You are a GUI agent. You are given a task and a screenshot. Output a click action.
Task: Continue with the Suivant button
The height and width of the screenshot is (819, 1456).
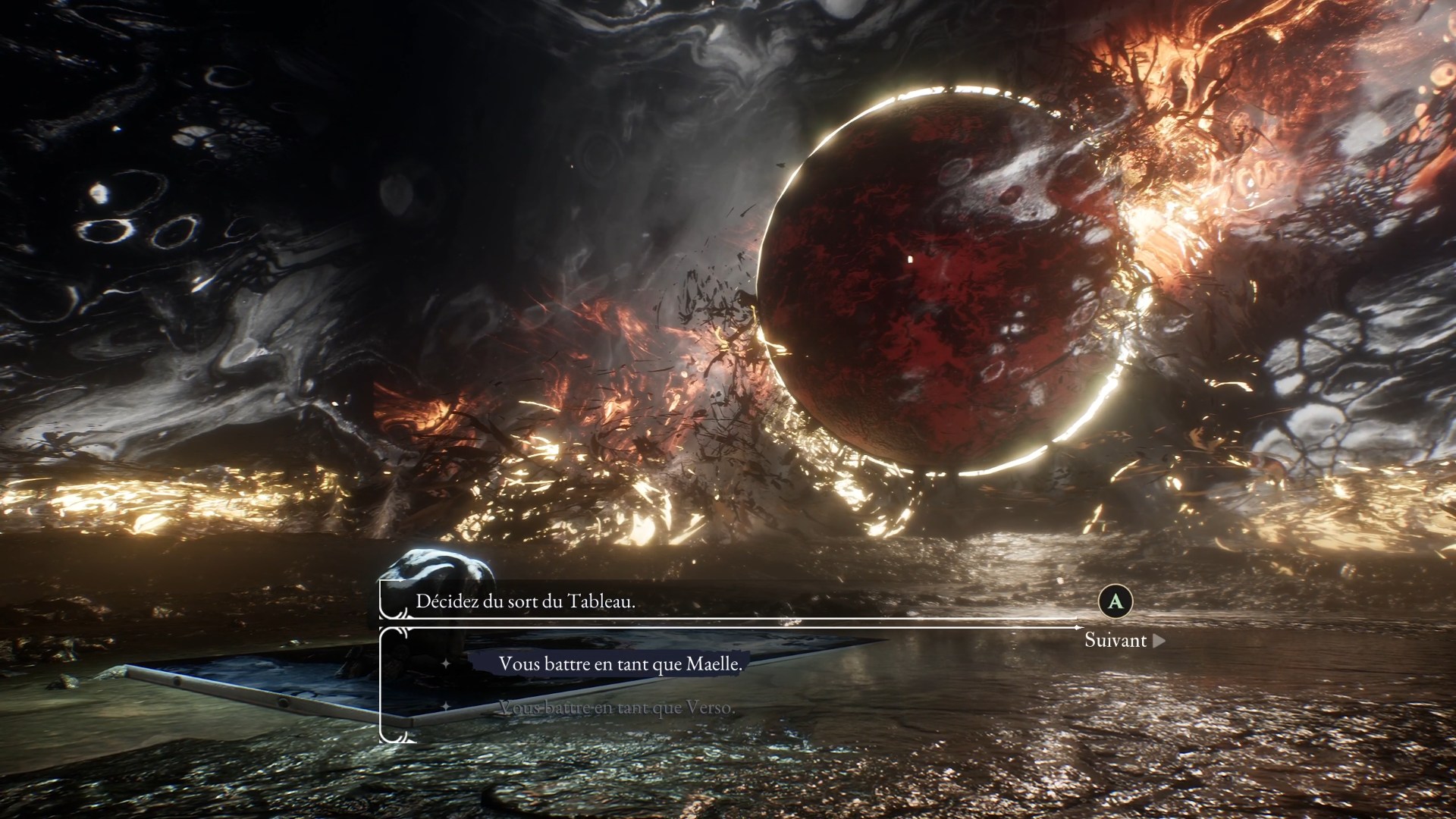coord(1123,640)
